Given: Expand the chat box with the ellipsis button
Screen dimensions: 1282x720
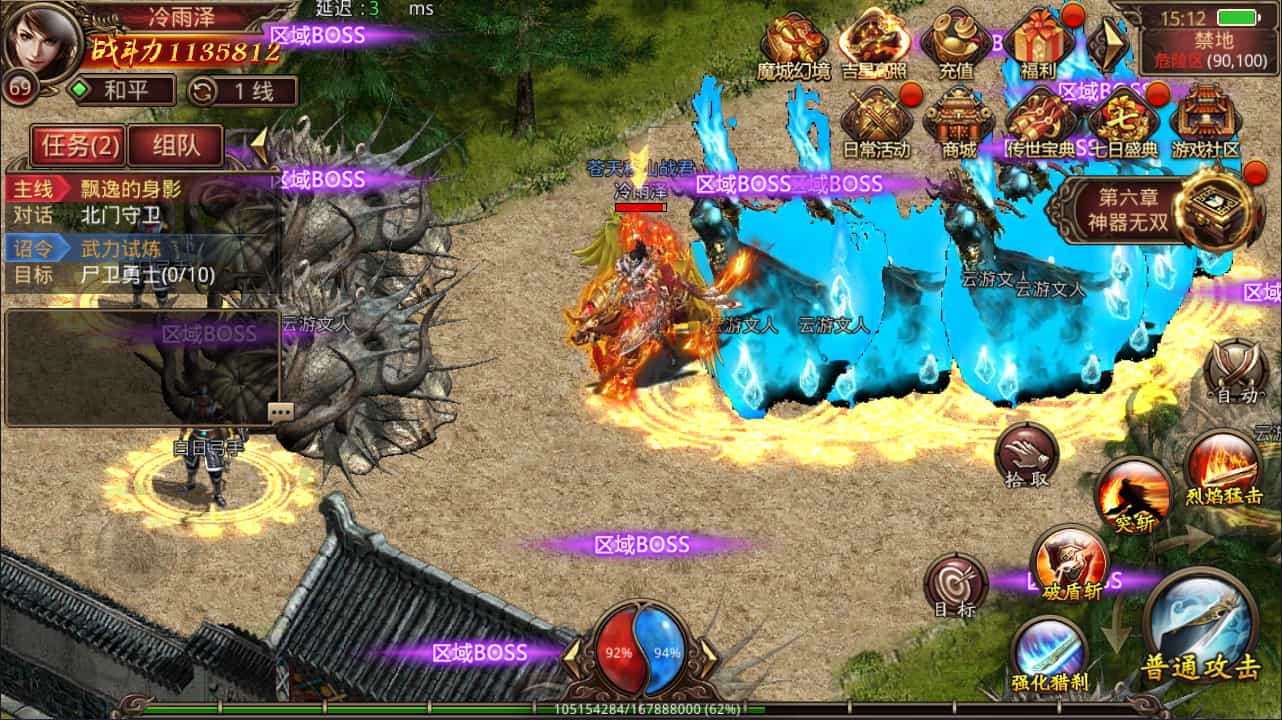Looking at the screenshot, I should [x=281, y=412].
